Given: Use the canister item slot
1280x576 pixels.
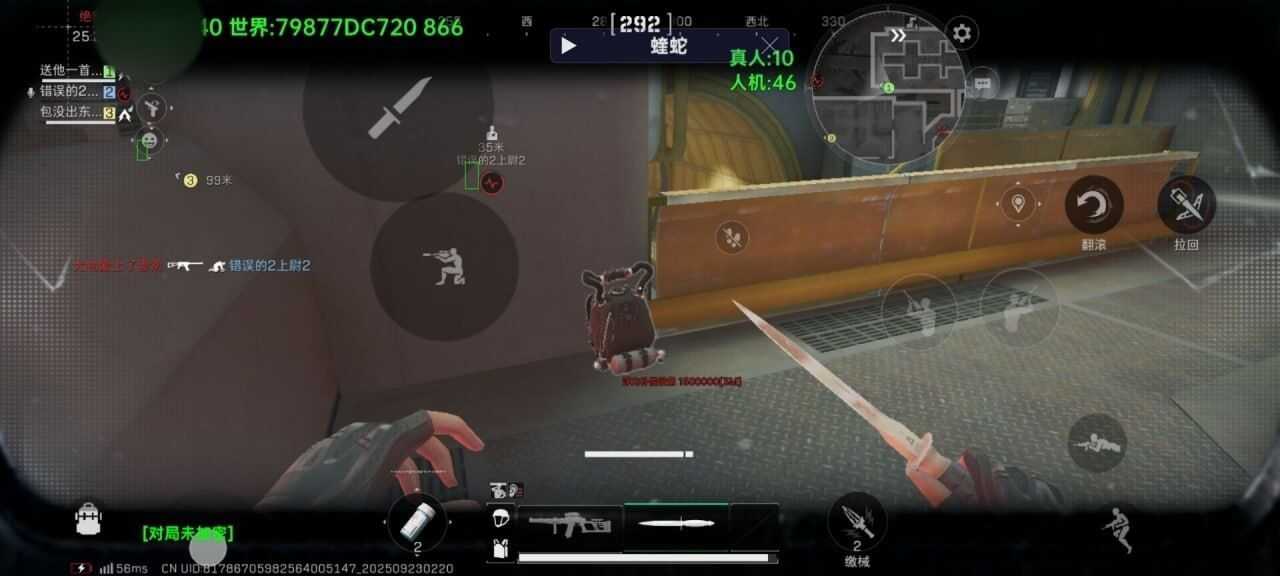Looking at the screenshot, I should (x=418, y=520).
